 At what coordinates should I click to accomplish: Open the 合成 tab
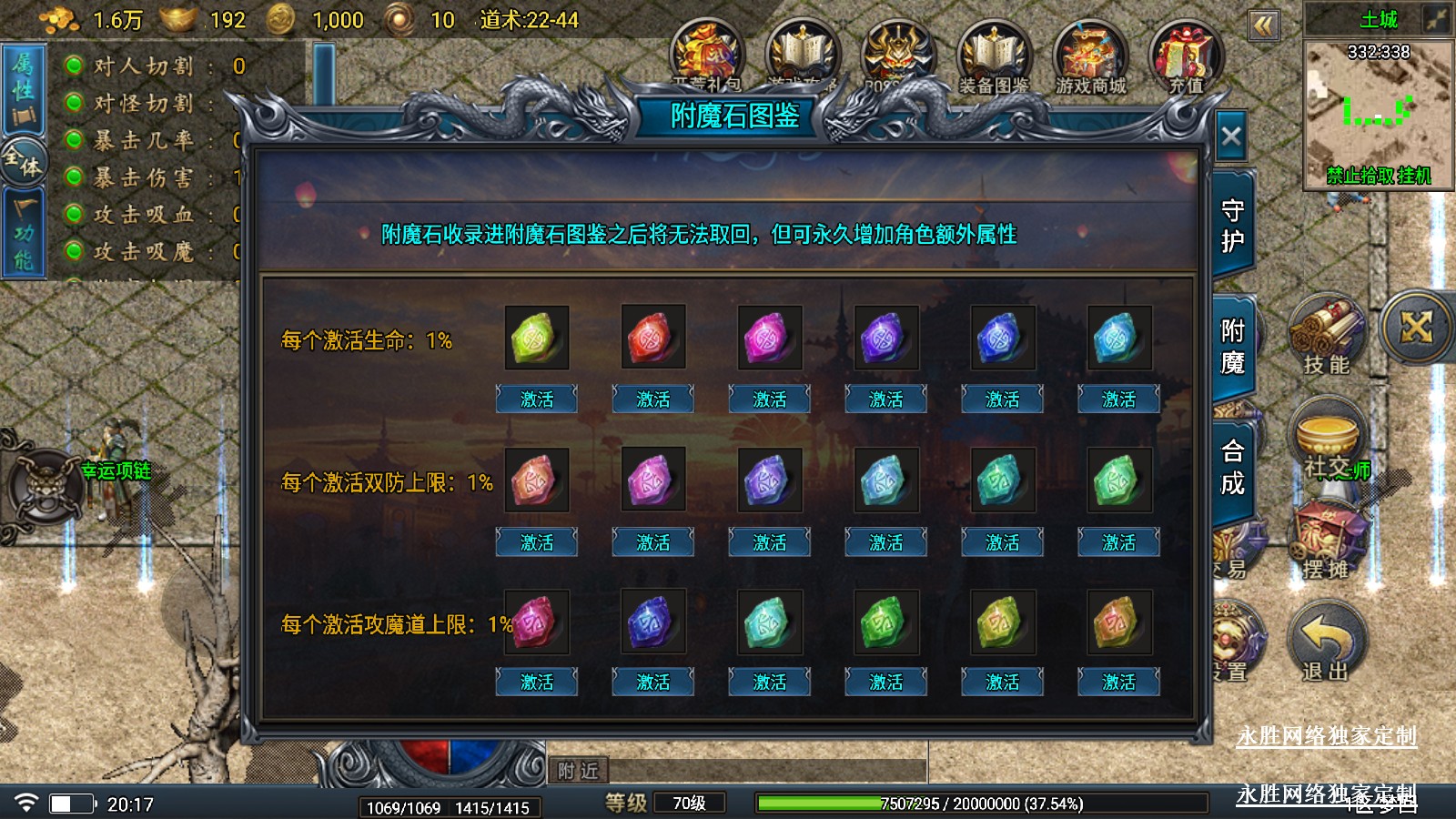[1232, 467]
